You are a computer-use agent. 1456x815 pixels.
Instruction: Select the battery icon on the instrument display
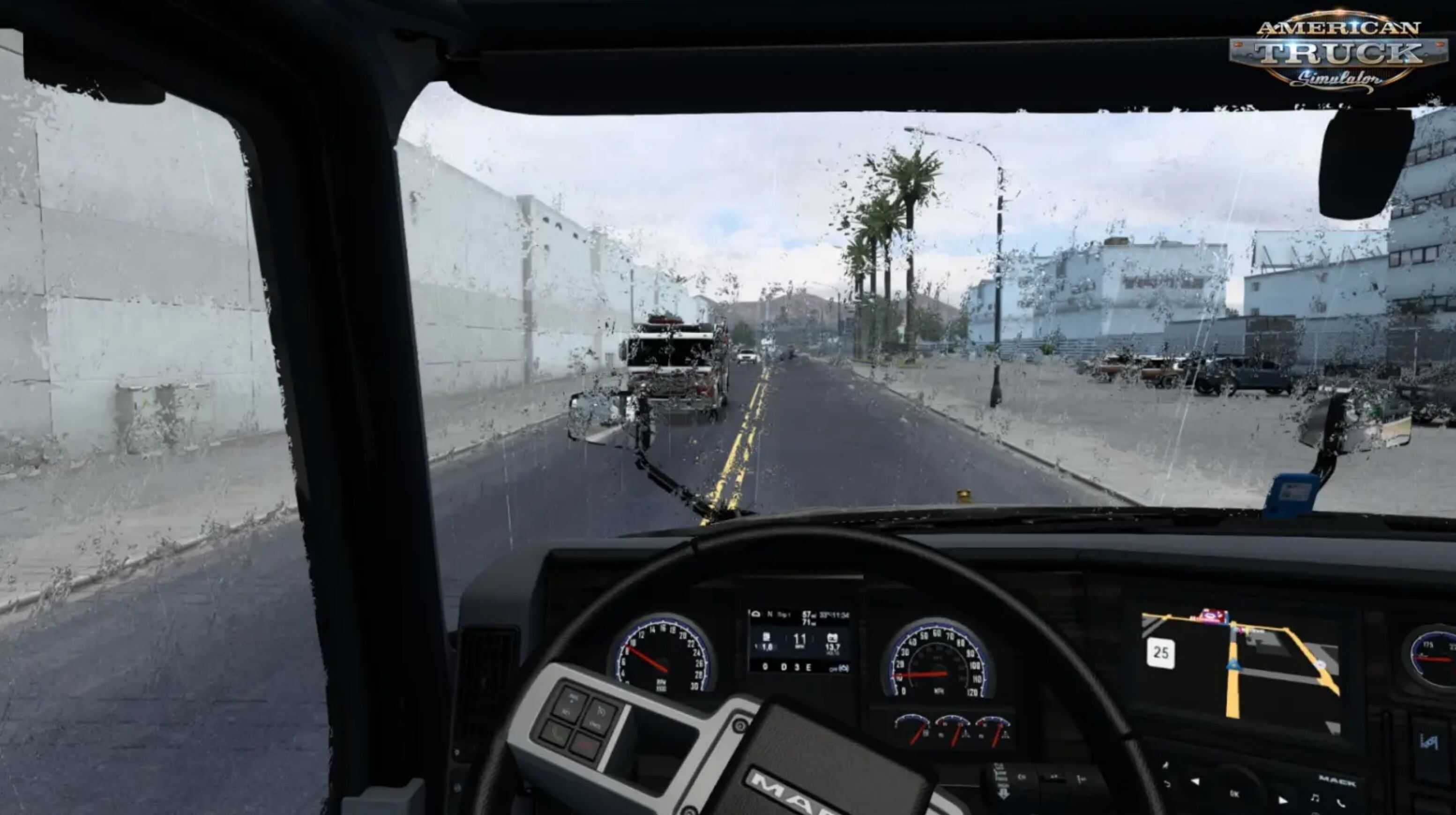coord(833,637)
